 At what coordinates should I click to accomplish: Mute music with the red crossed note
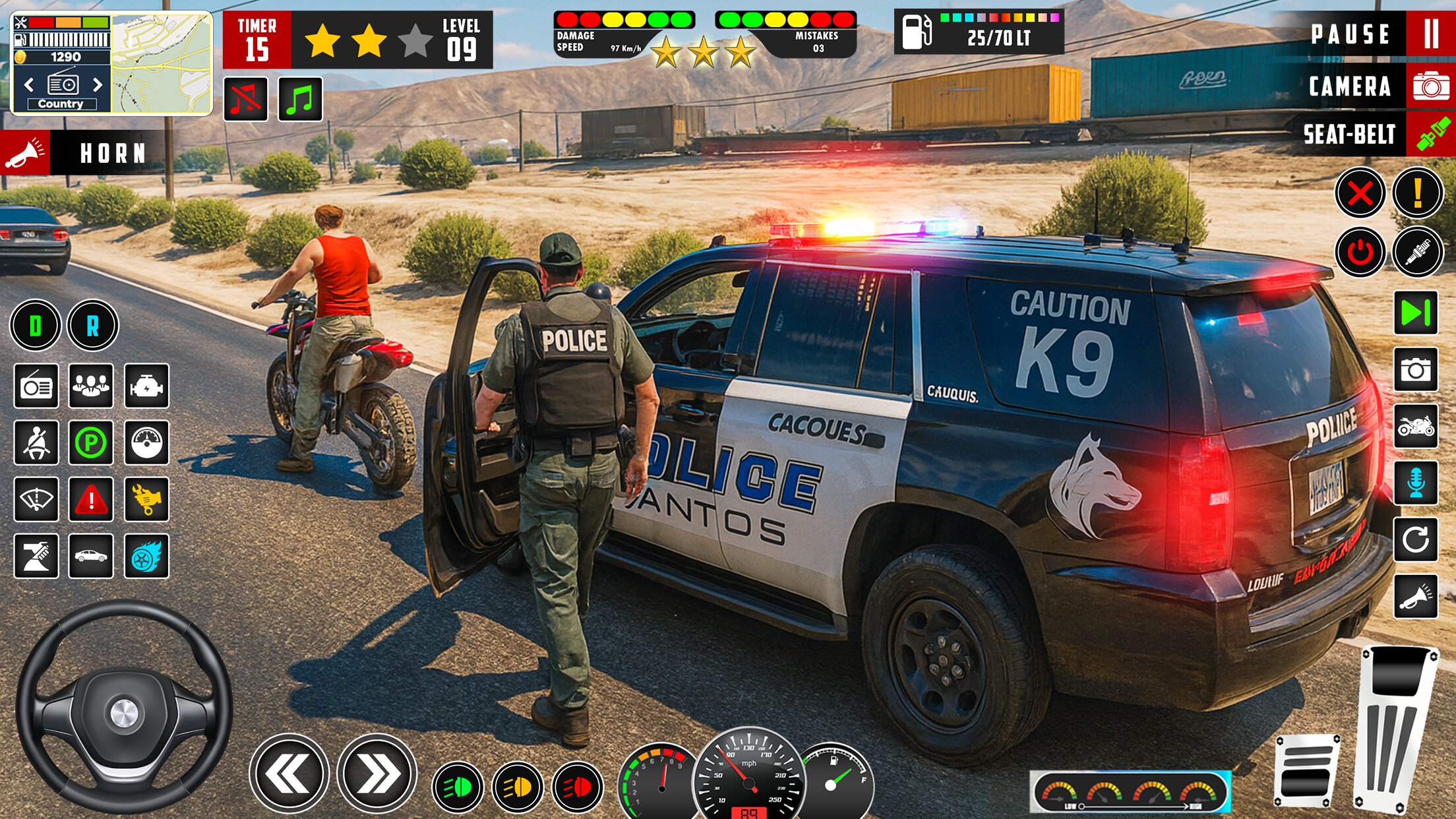coord(246,100)
